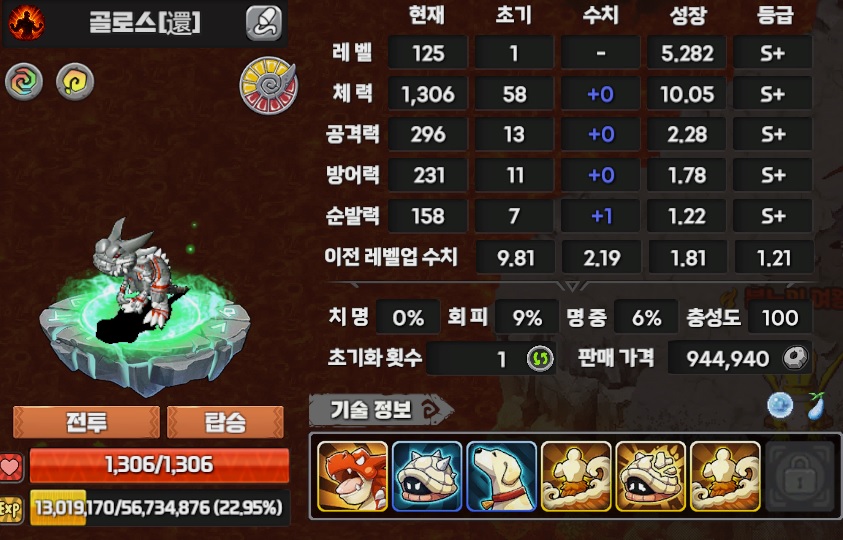Activate the yellow swirl stone icon
This screenshot has height=540, width=843.
coord(74,82)
